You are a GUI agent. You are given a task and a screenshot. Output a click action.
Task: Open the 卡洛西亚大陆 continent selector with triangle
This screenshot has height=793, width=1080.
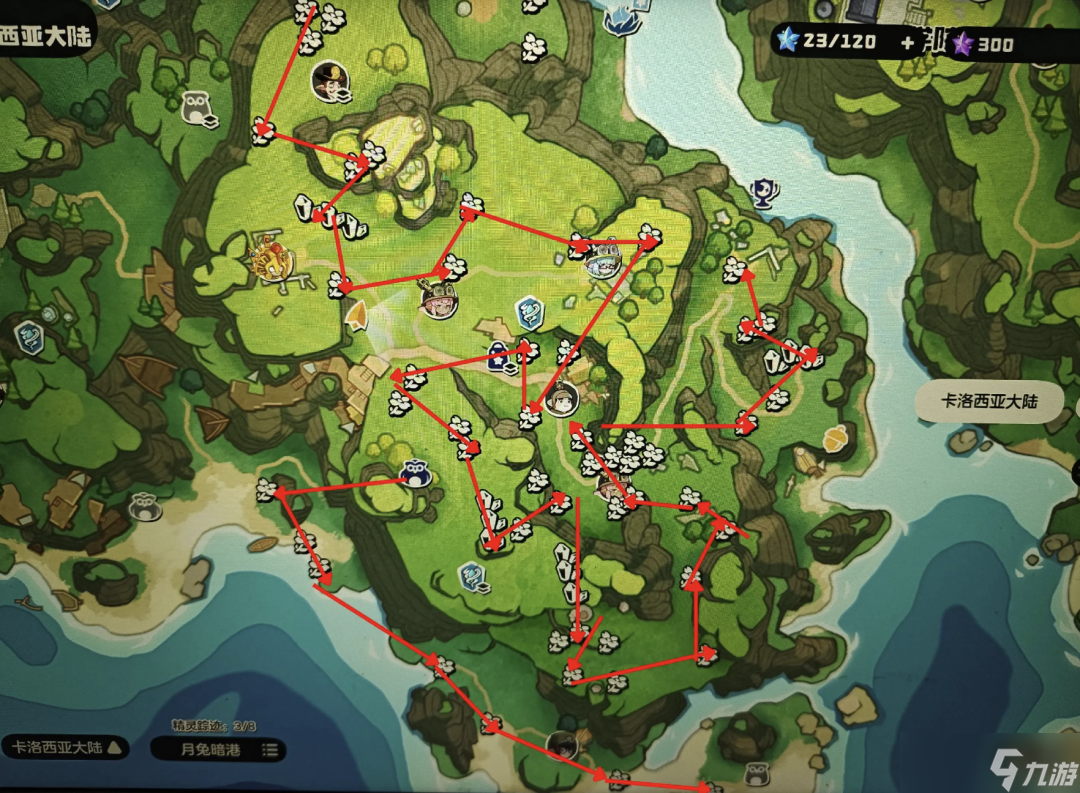[65, 747]
